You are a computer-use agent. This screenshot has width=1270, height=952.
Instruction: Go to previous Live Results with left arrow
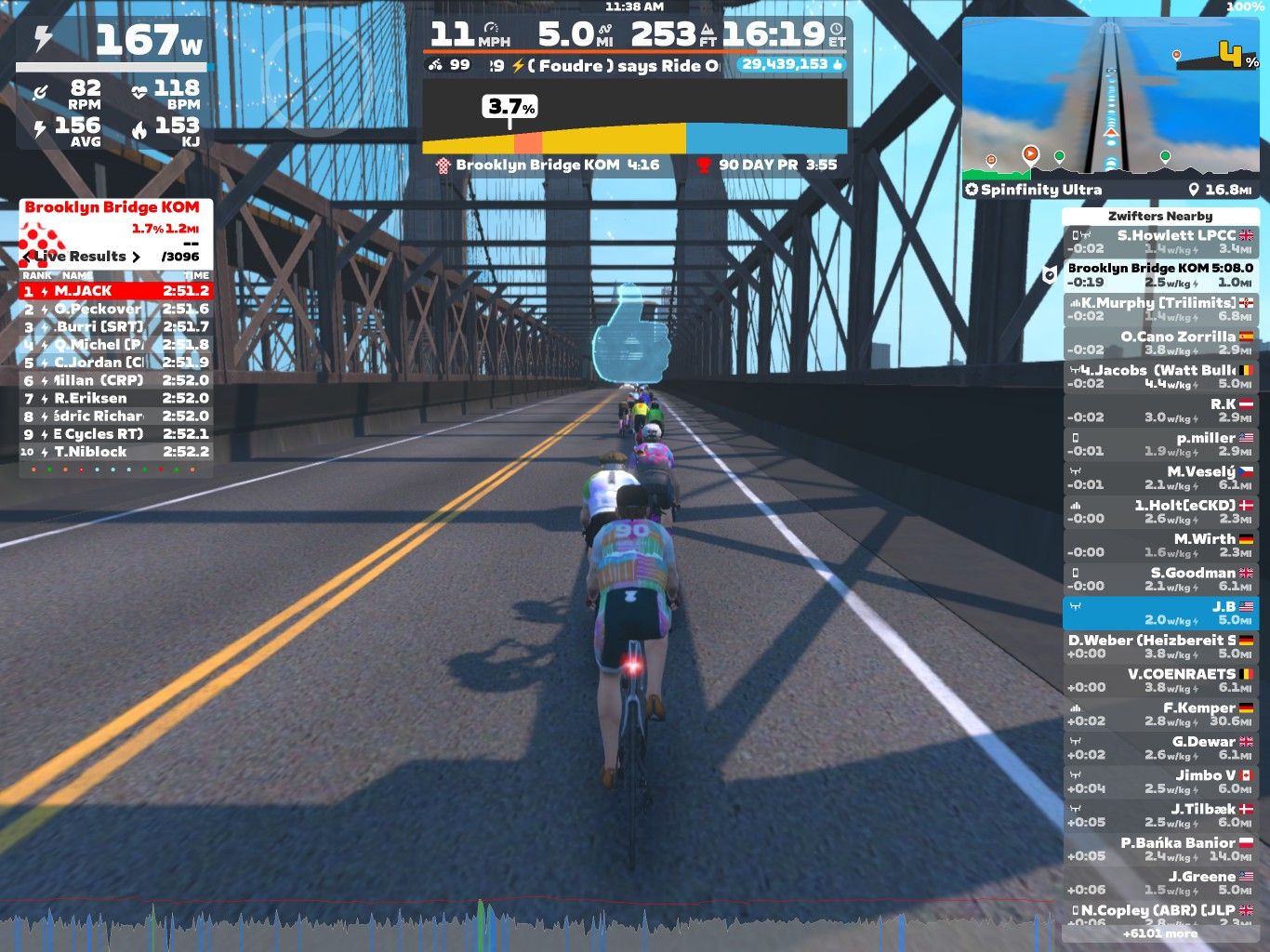(26, 257)
